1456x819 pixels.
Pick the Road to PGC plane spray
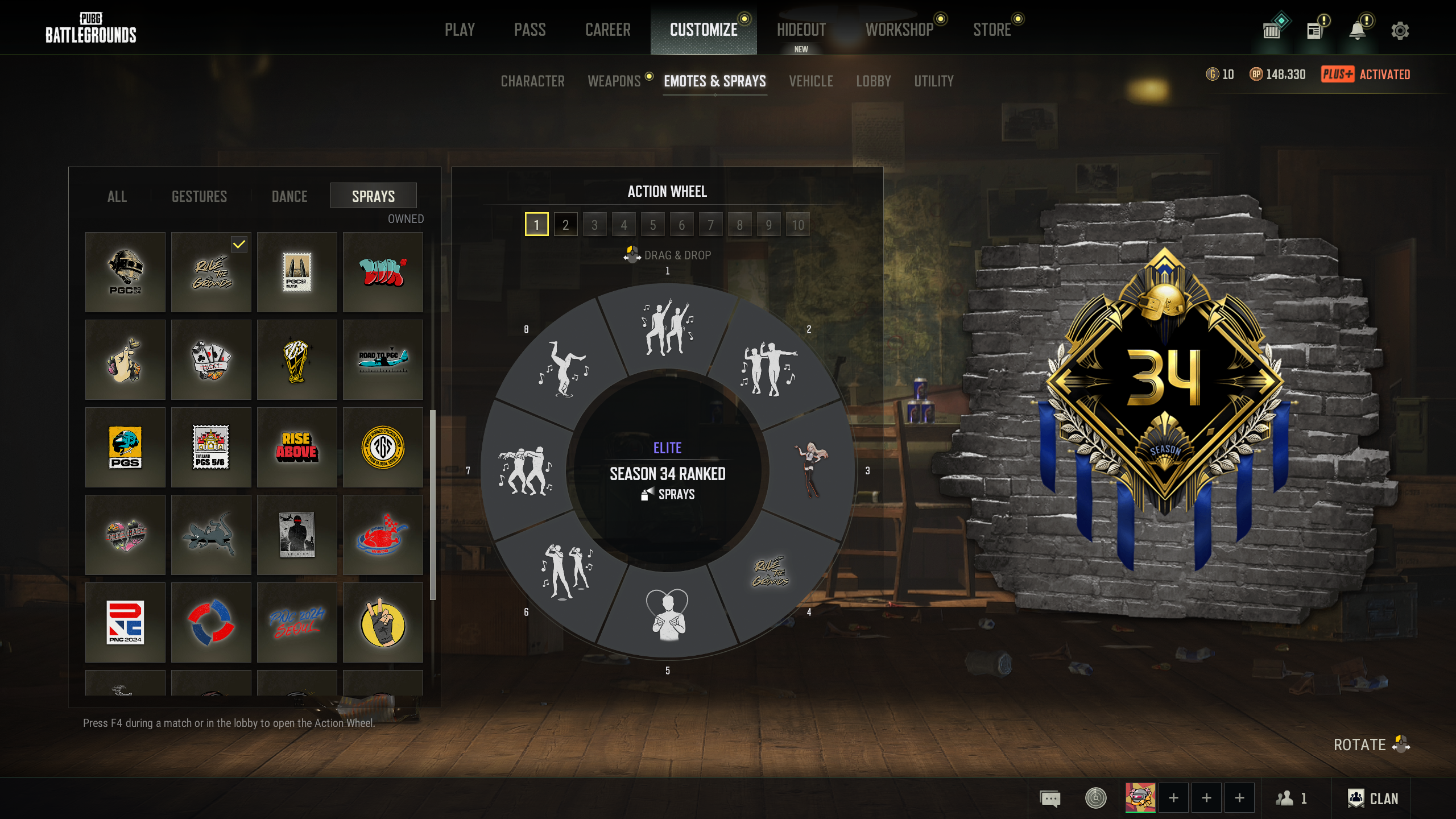383,359
